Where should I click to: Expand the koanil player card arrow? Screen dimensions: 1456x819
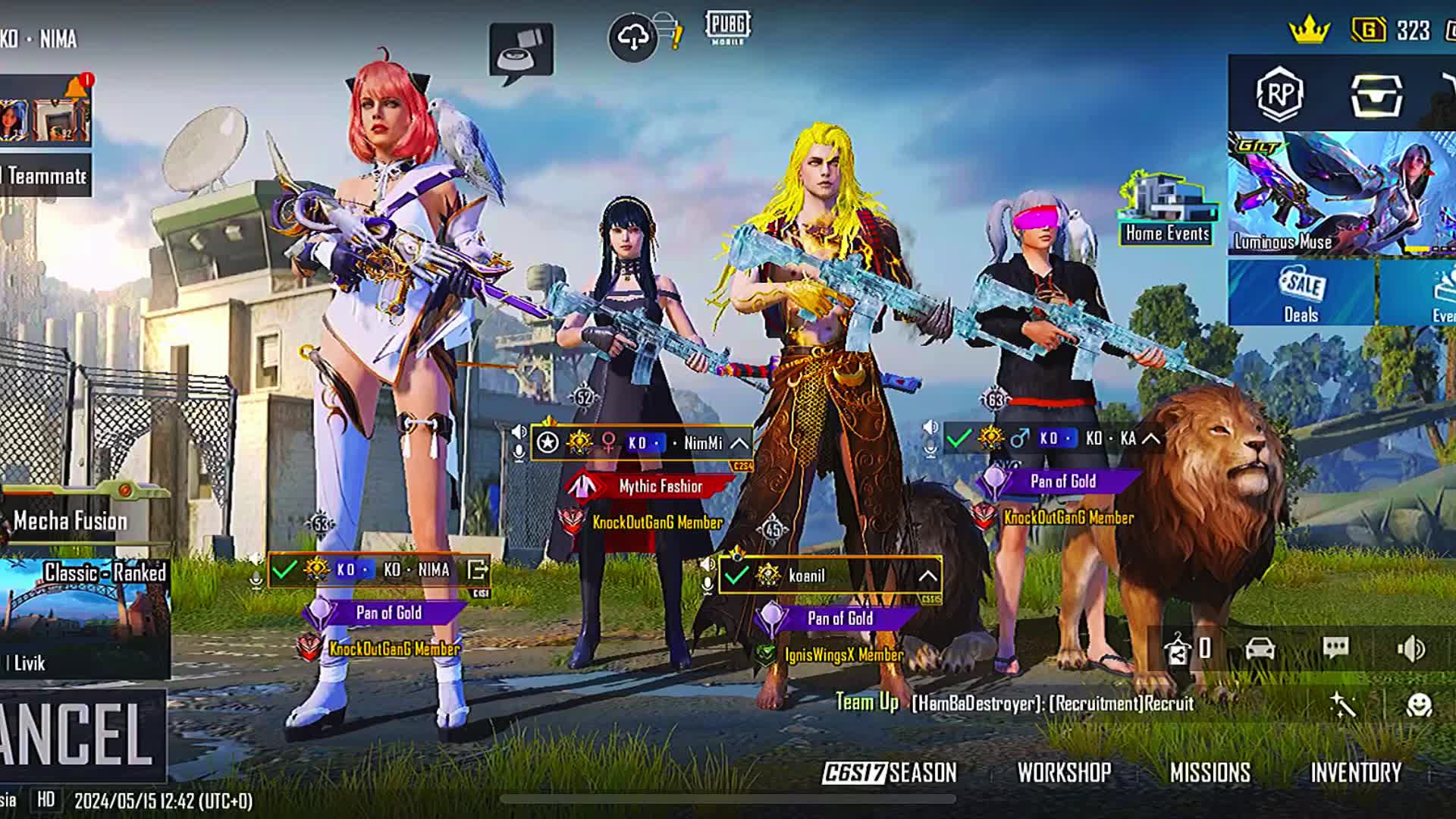(927, 576)
